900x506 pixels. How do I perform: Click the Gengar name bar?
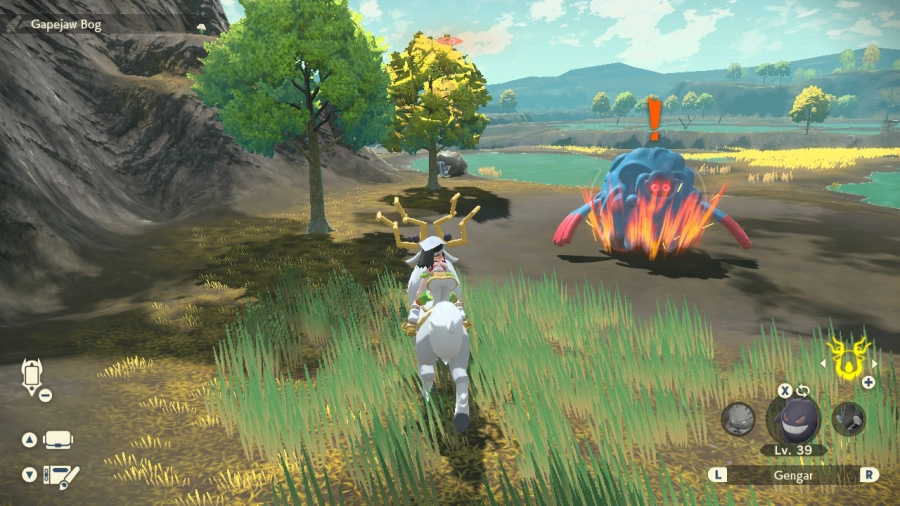pyautogui.click(x=793, y=475)
